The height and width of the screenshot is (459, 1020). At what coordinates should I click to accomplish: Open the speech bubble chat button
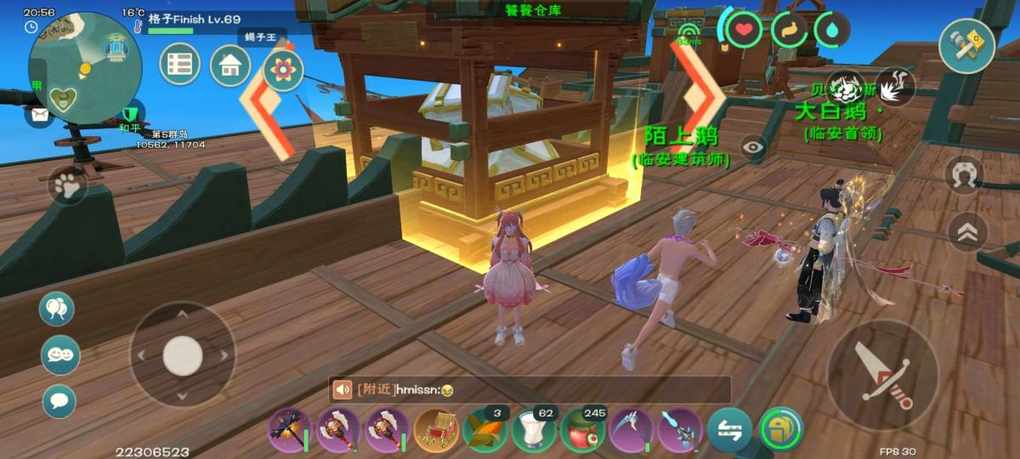pyautogui.click(x=59, y=401)
